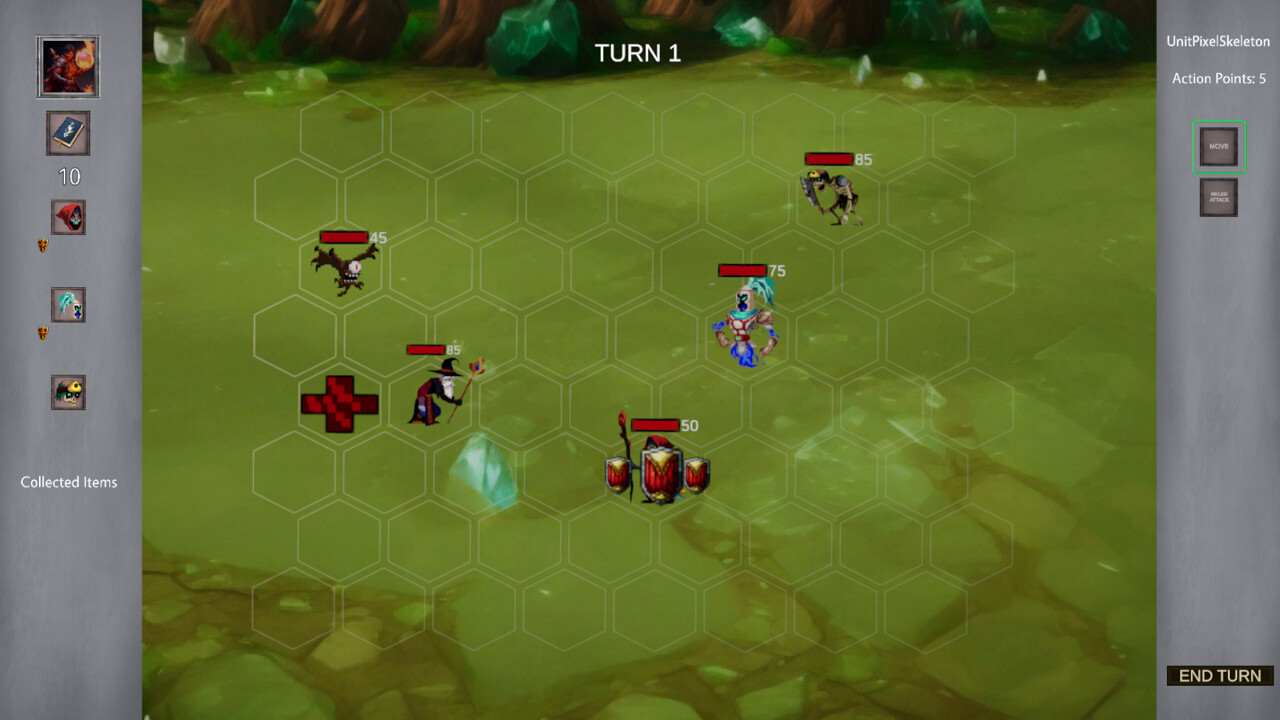Click the red hooded collected item icon
Screen dimensions: 1280x720
[x=67, y=217]
